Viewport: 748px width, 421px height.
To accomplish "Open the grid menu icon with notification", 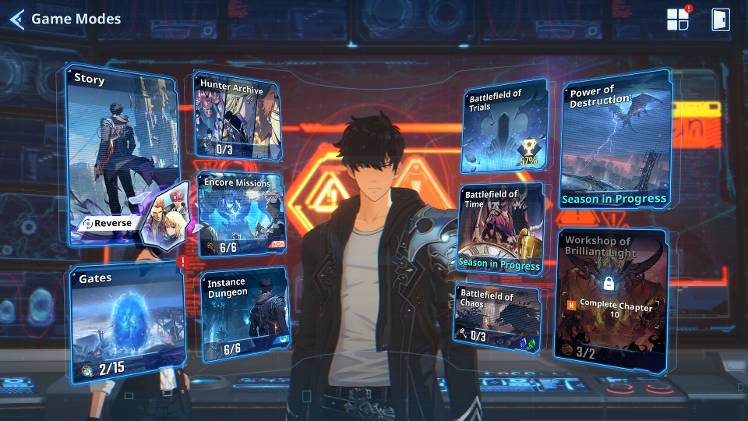I will (x=678, y=19).
